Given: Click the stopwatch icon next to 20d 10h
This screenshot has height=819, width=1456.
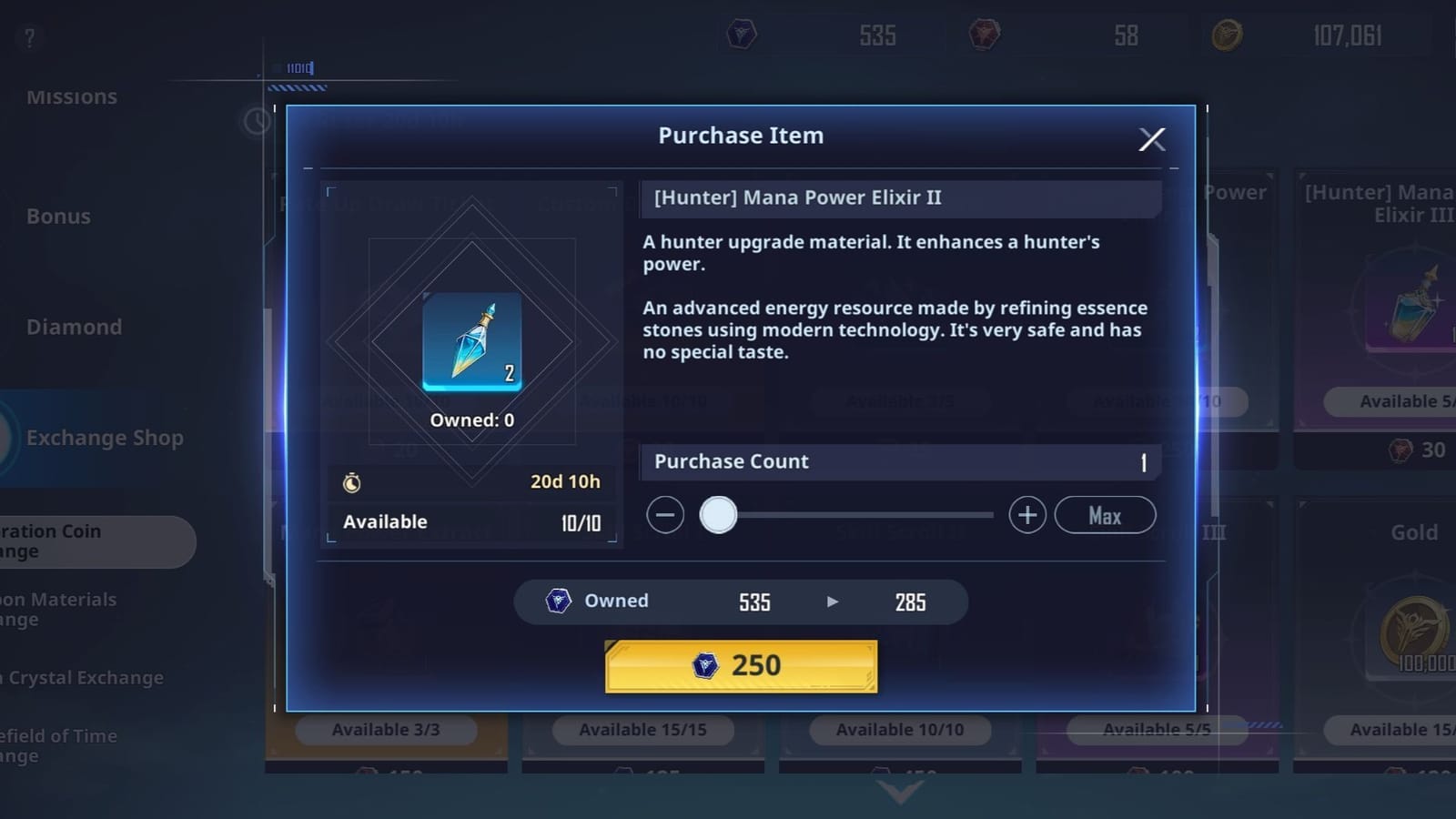Looking at the screenshot, I should pyautogui.click(x=354, y=481).
